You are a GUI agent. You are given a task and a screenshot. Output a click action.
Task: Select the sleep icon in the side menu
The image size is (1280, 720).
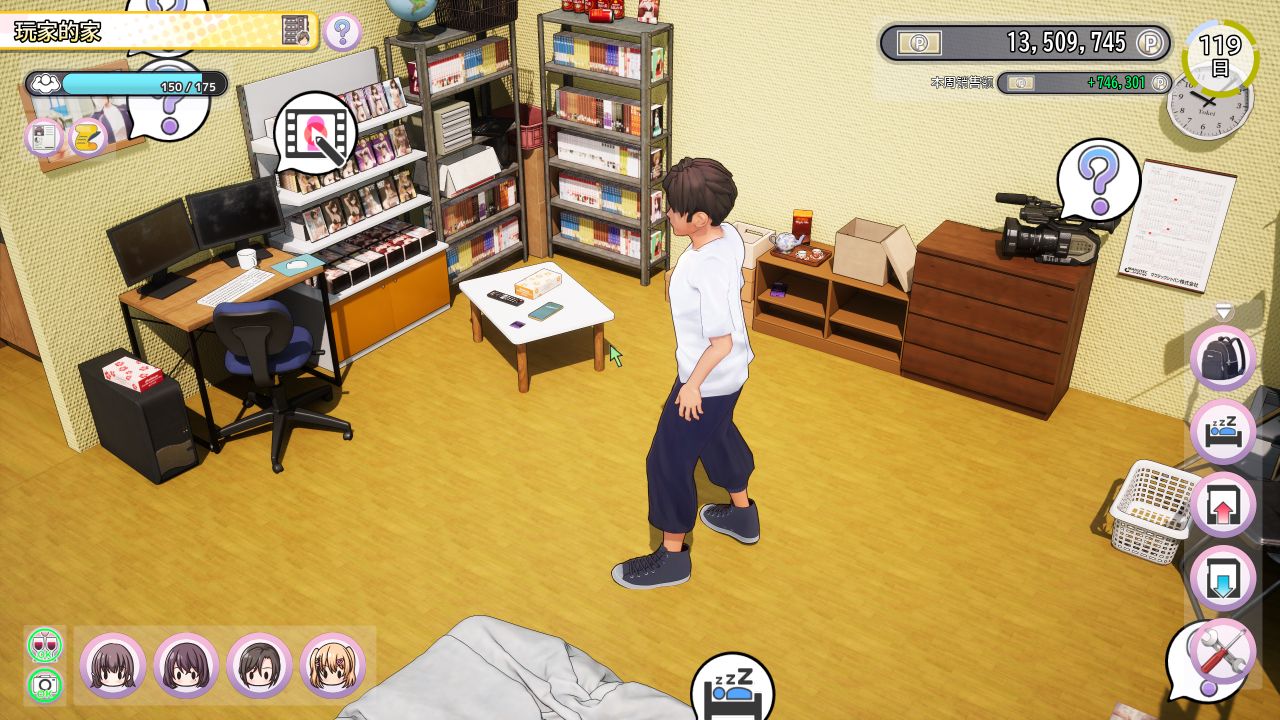[1222, 431]
